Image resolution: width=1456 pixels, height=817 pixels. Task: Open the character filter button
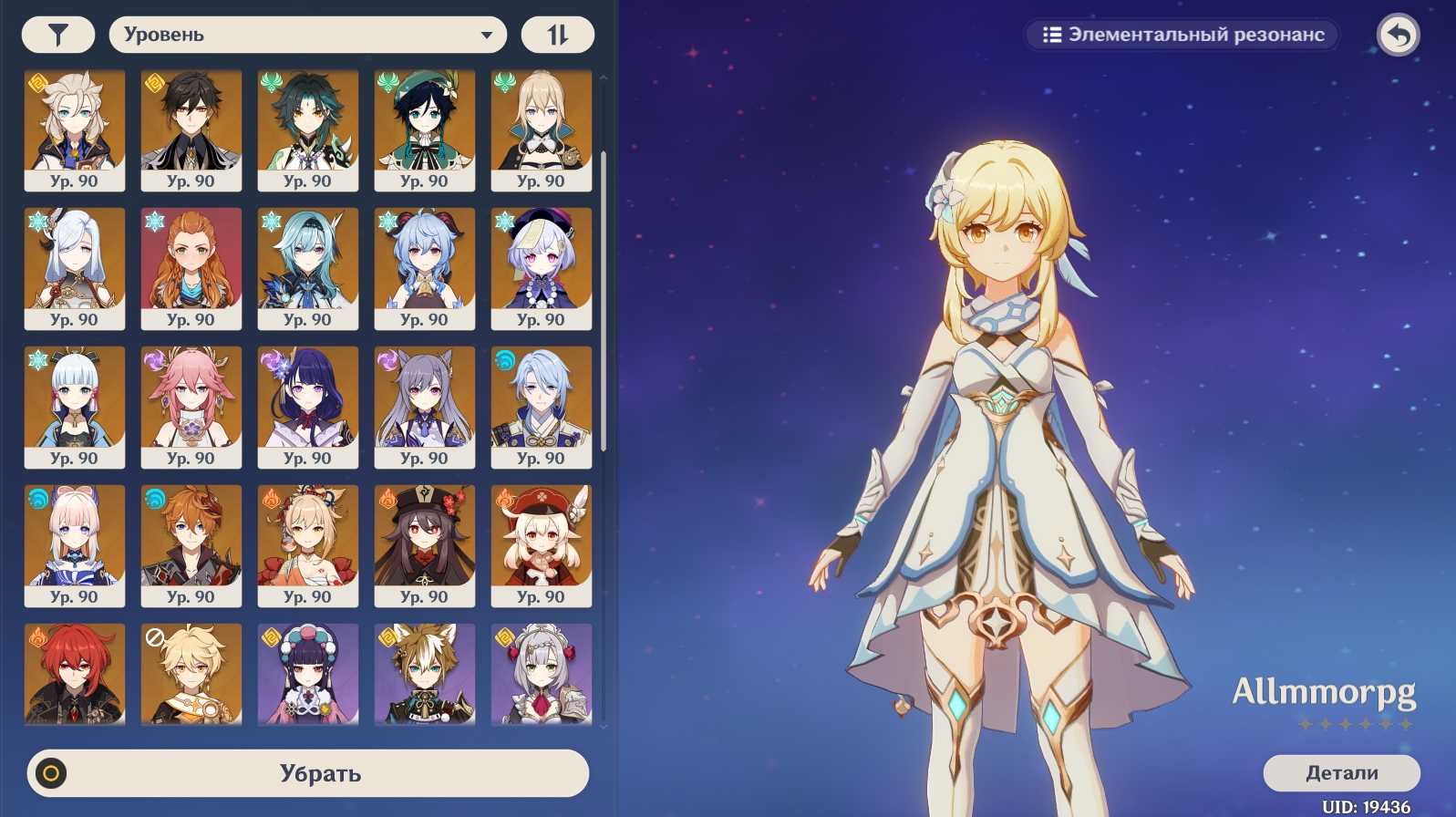tap(58, 35)
